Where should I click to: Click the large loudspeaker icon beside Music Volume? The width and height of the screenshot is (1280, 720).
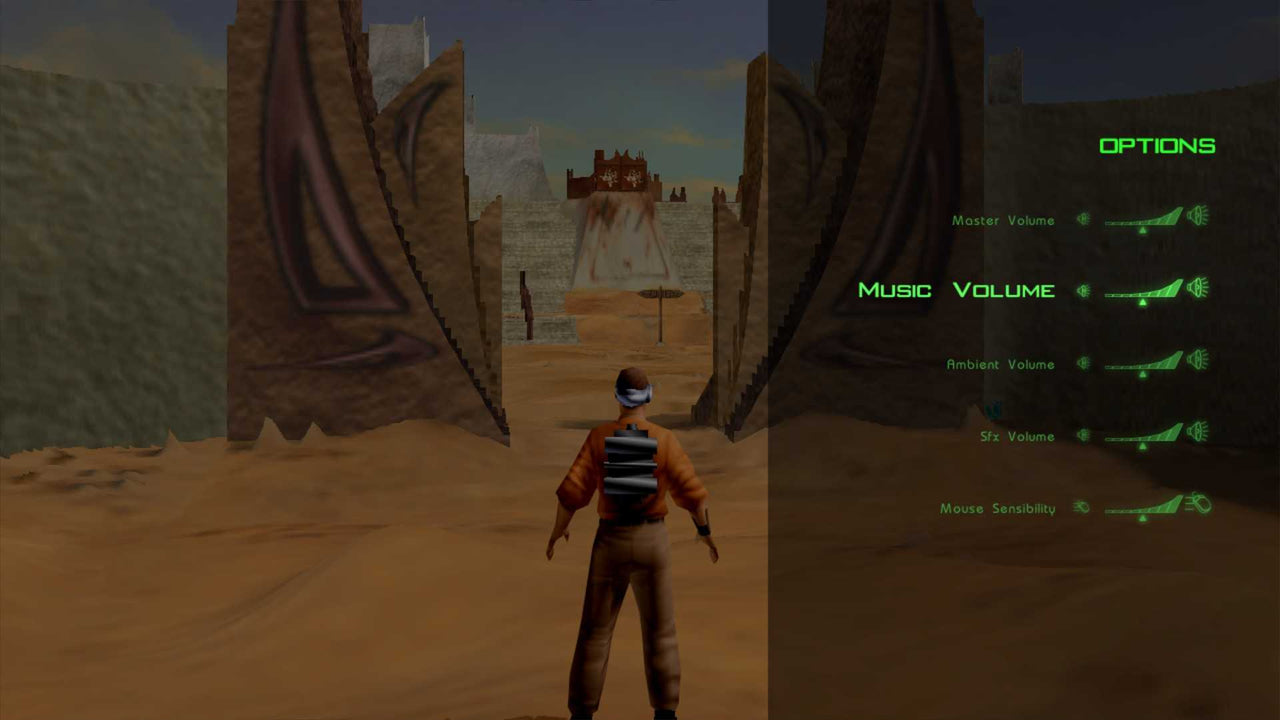tap(1197, 289)
